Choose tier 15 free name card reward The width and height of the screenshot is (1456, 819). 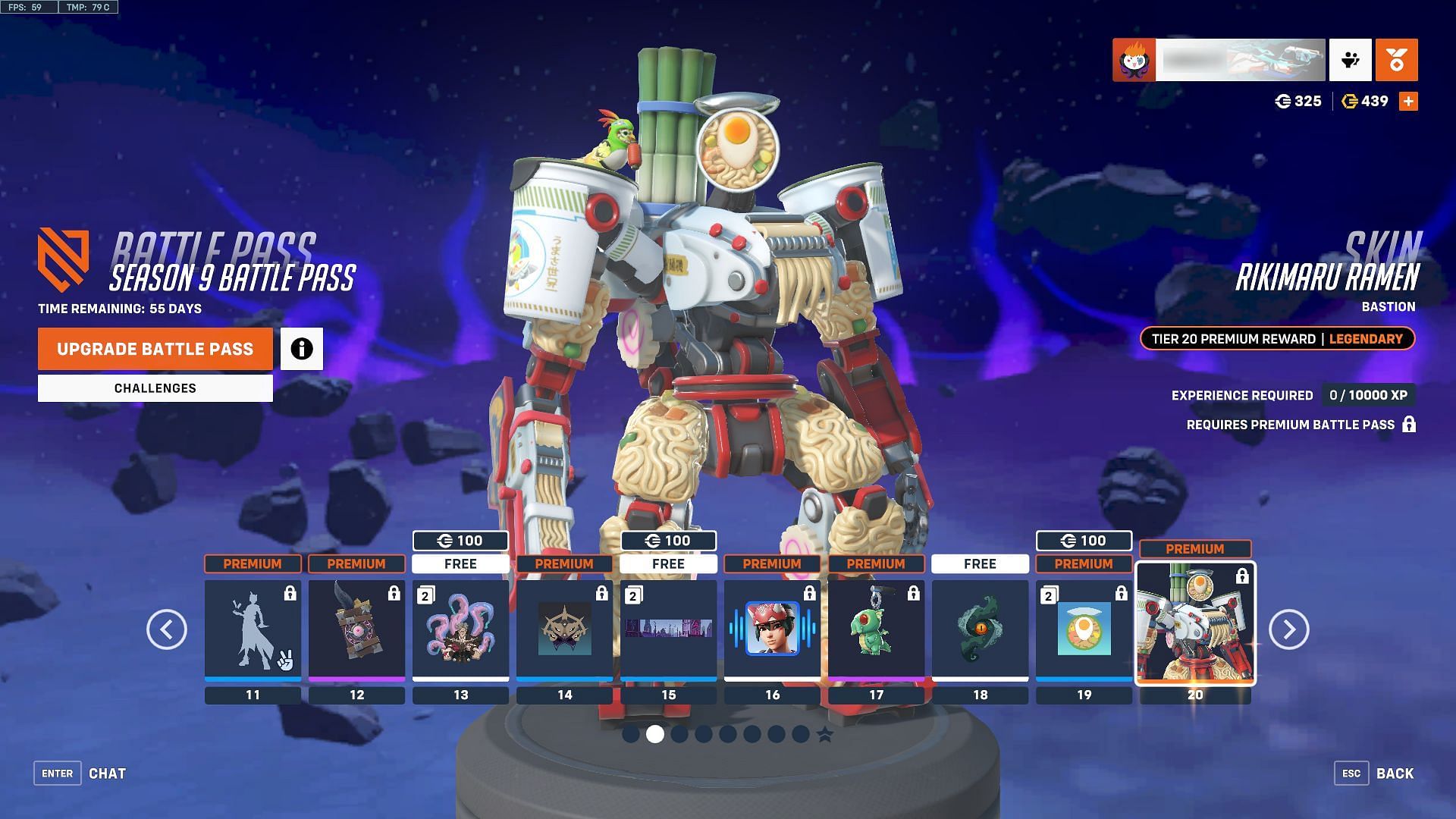click(x=668, y=629)
